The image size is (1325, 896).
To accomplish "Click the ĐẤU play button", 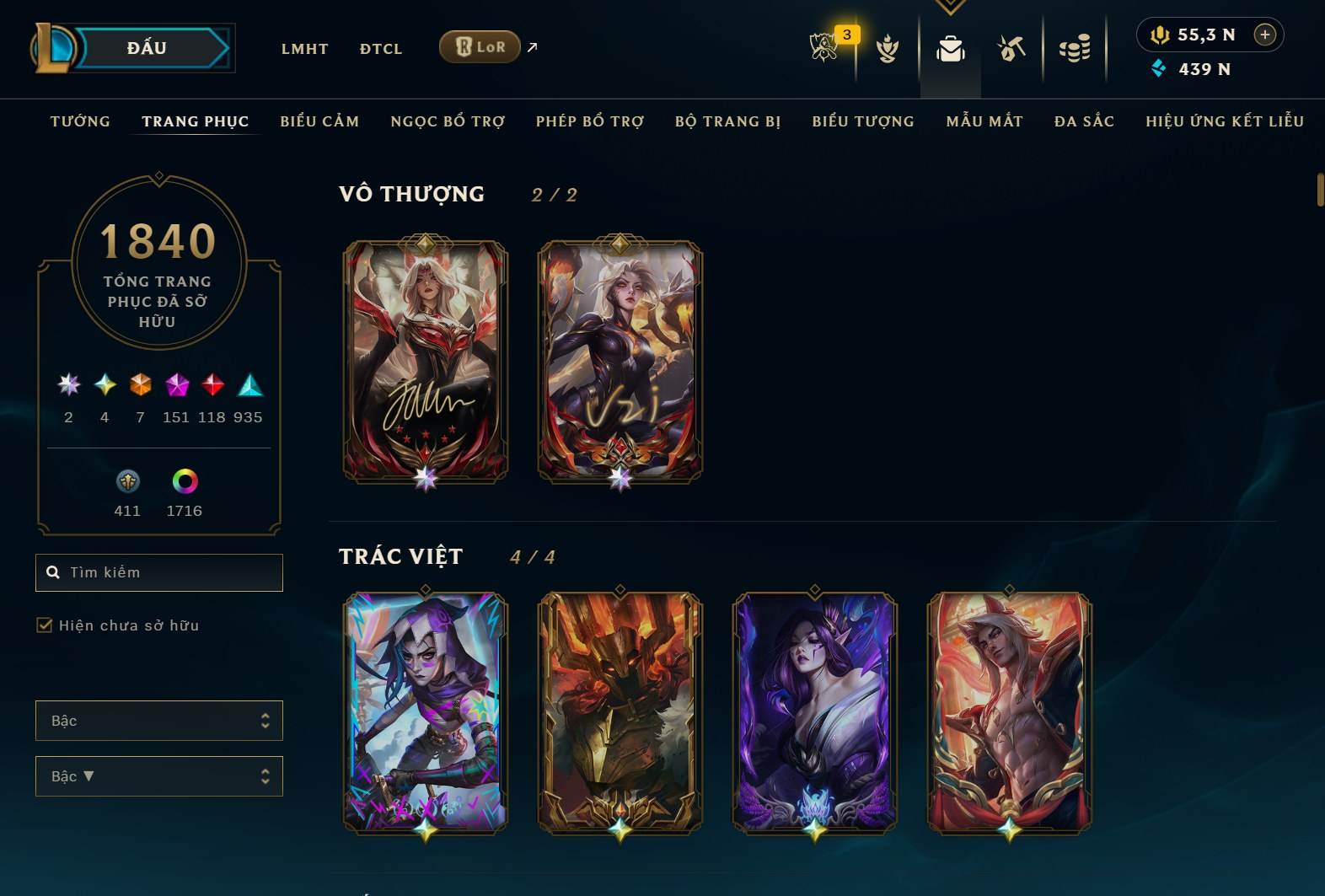I will click(x=148, y=47).
